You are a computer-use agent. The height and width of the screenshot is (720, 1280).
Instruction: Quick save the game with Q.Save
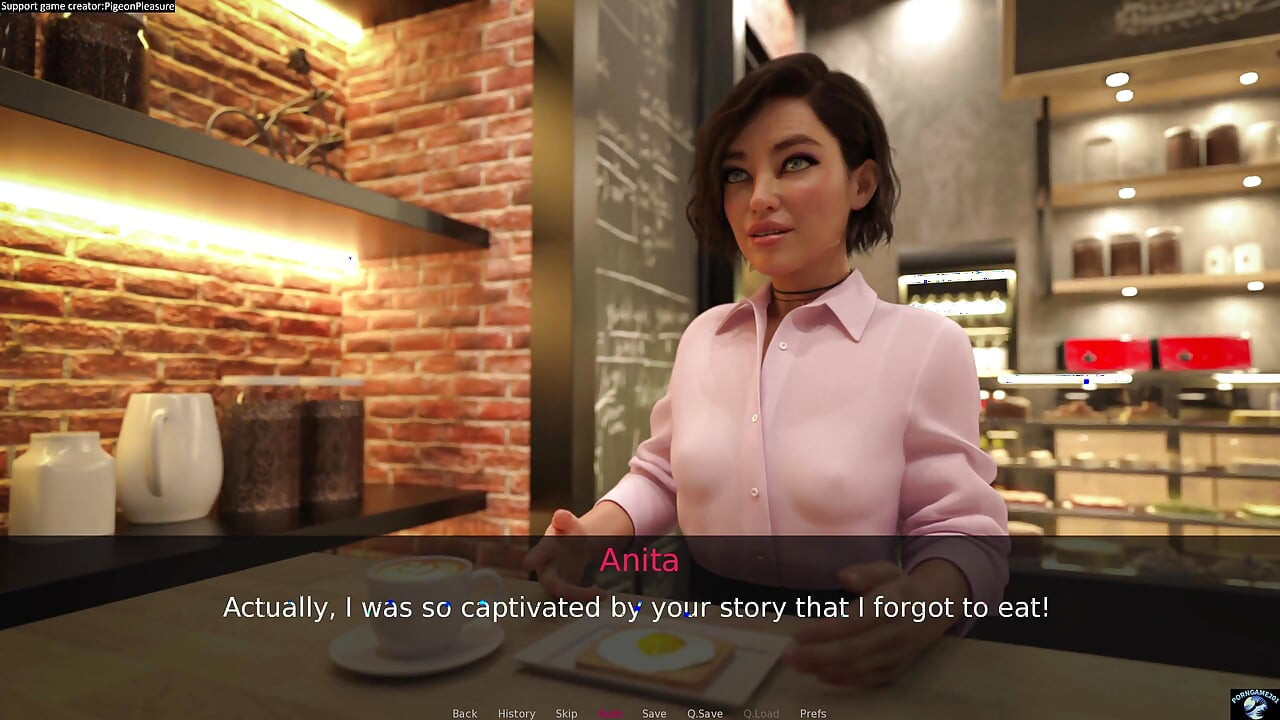(x=706, y=713)
